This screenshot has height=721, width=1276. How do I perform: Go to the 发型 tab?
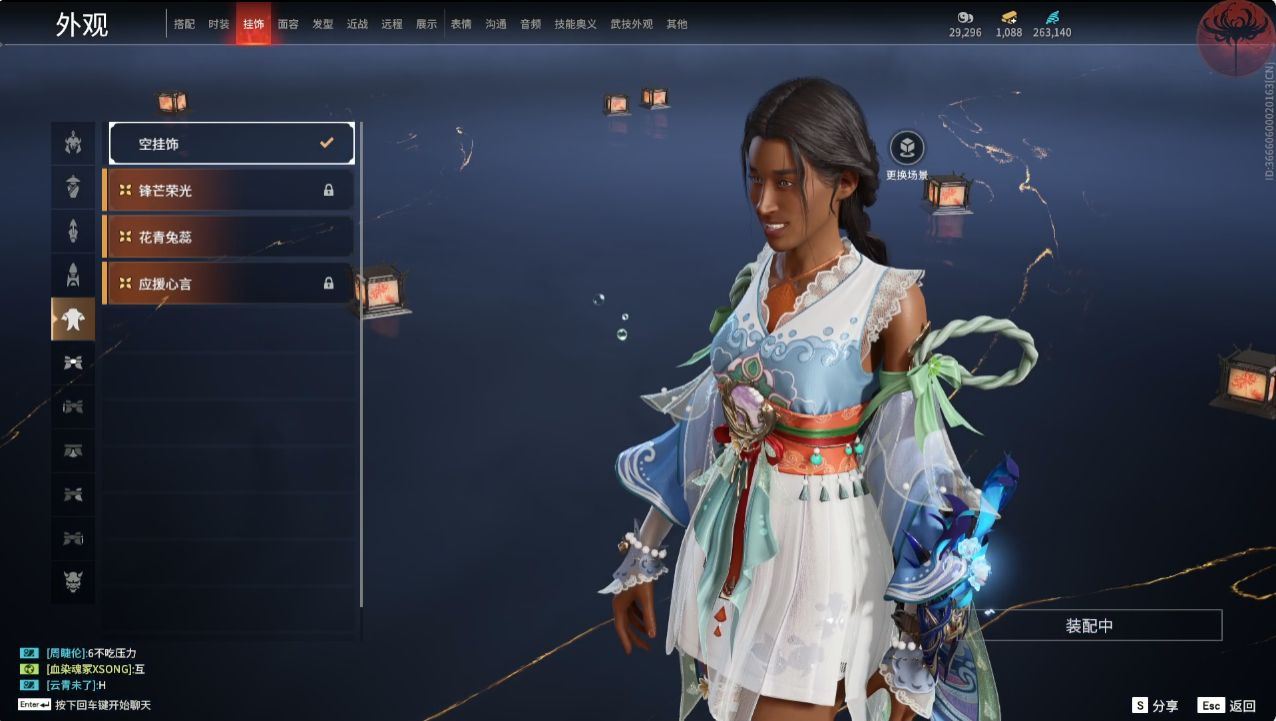pos(323,24)
